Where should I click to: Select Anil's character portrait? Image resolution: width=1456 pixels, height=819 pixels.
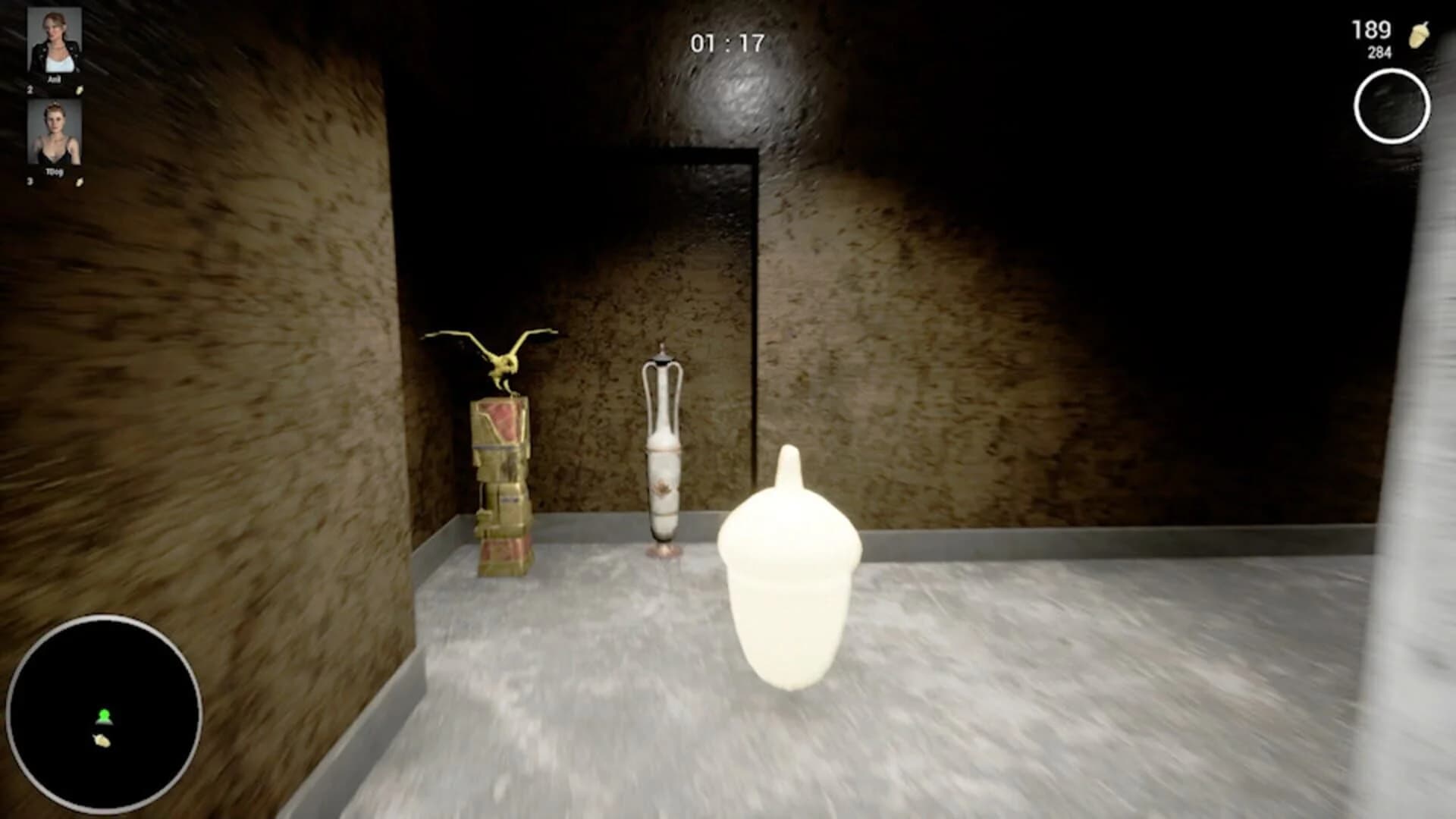pos(53,39)
